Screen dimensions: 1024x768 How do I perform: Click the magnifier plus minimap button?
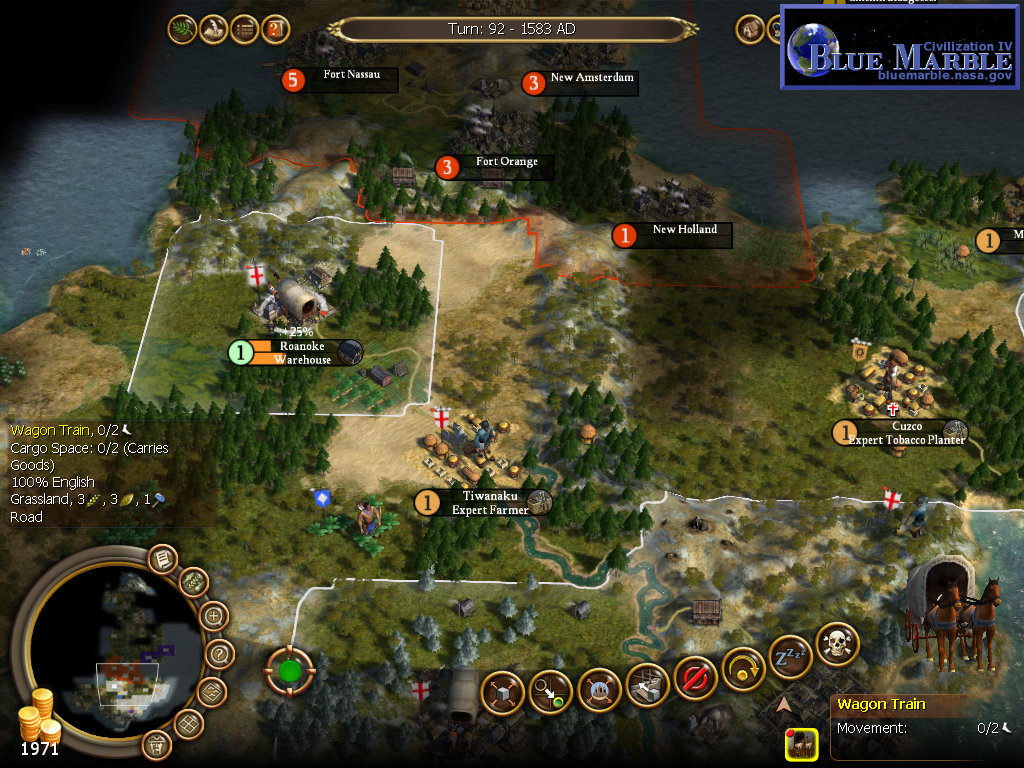click(214, 616)
